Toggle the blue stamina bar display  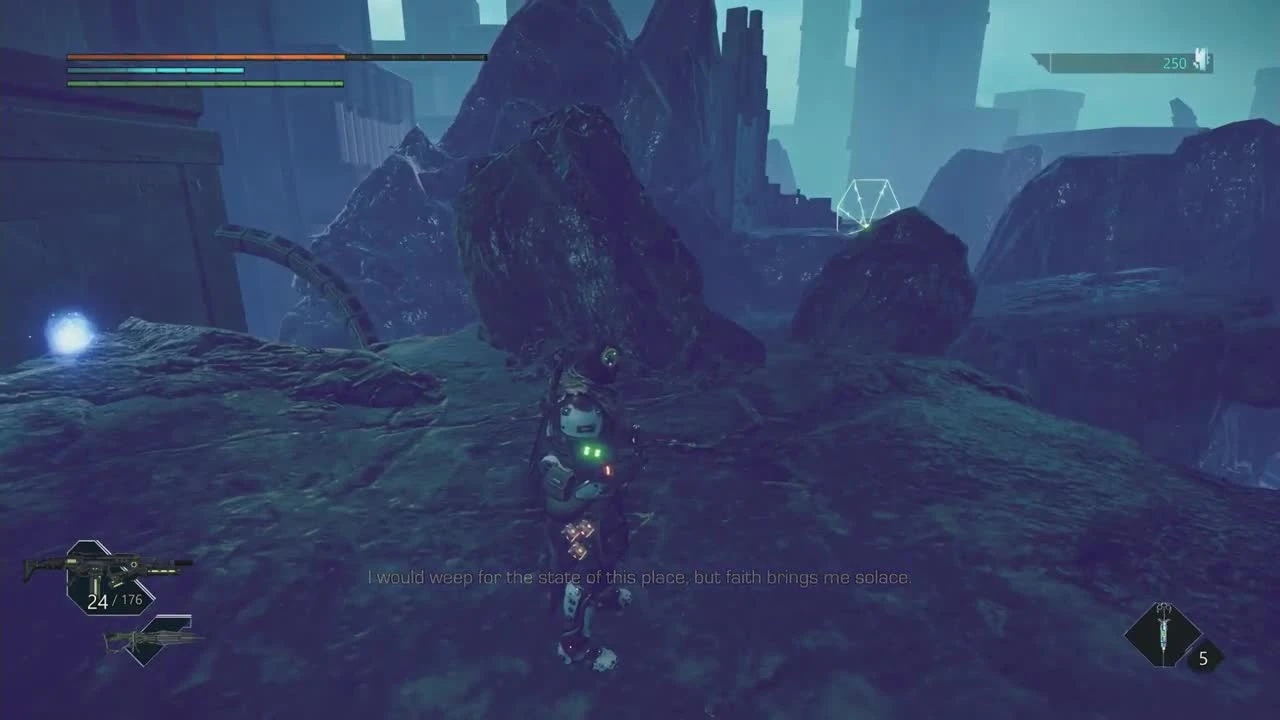pyautogui.click(x=150, y=72)
